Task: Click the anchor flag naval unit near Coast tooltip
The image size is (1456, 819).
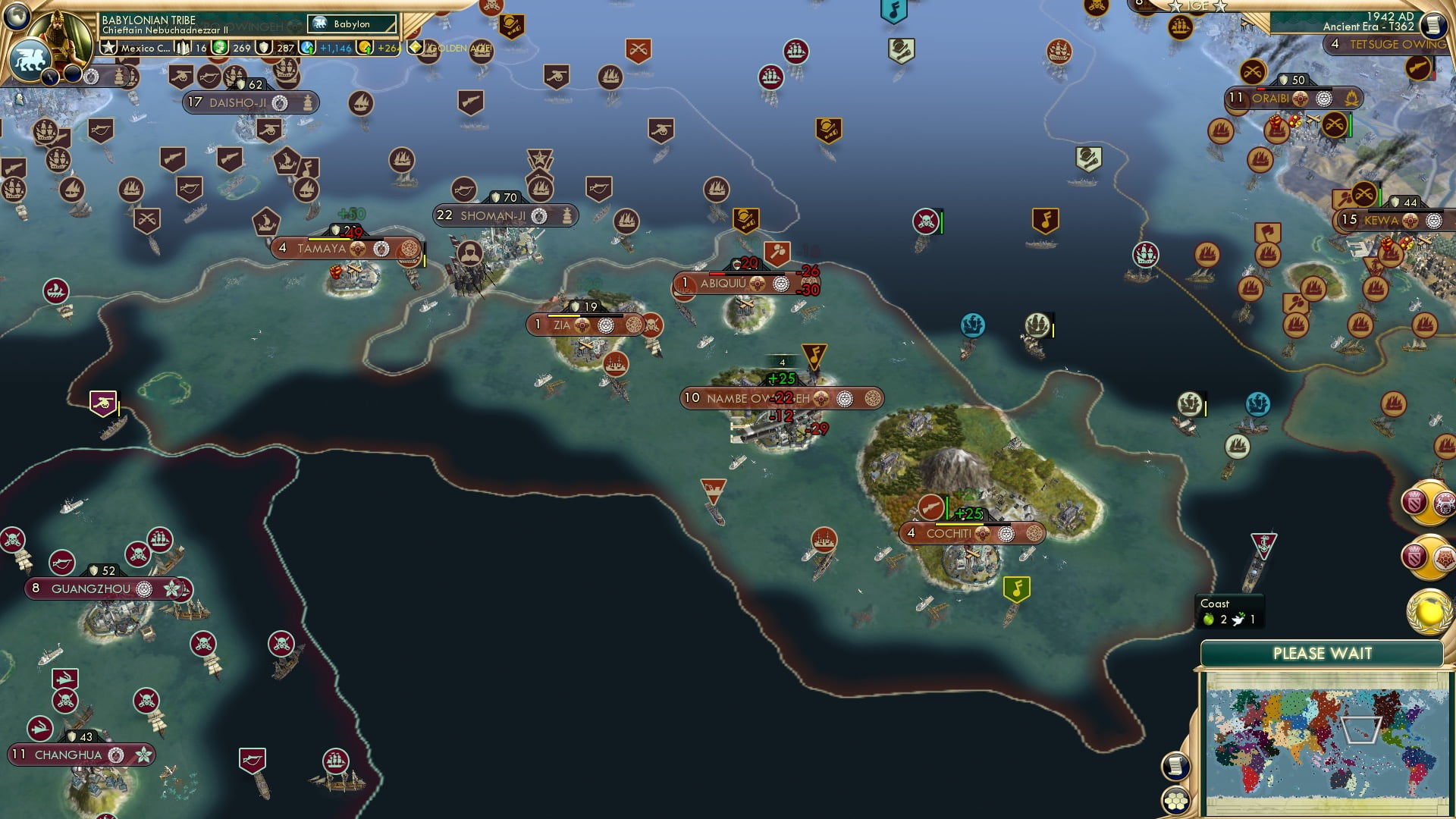Action: click(x=1265, y=546)
